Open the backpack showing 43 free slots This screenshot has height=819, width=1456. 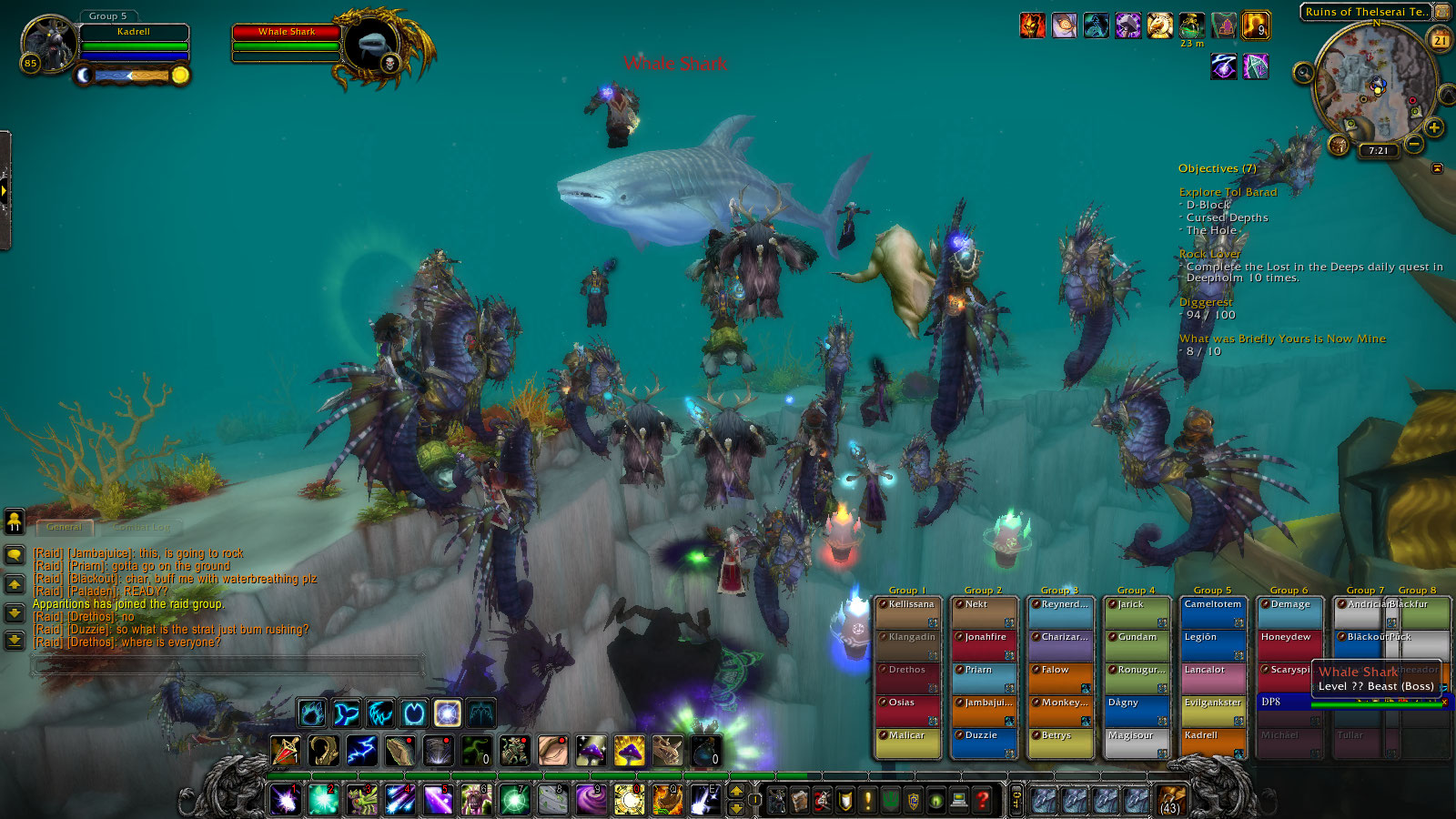click(1170, 800)
